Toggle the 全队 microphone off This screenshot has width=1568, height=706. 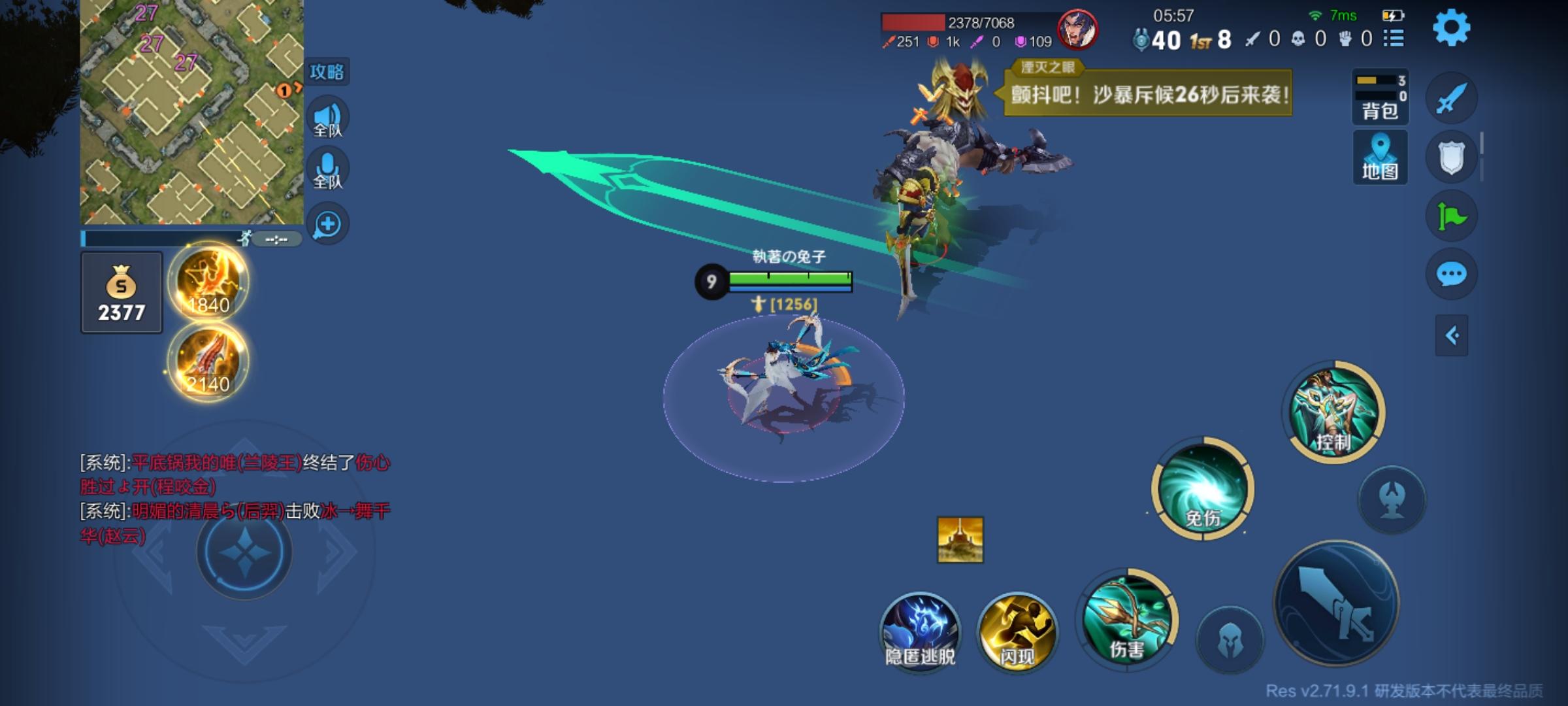(x=328, y=167)
